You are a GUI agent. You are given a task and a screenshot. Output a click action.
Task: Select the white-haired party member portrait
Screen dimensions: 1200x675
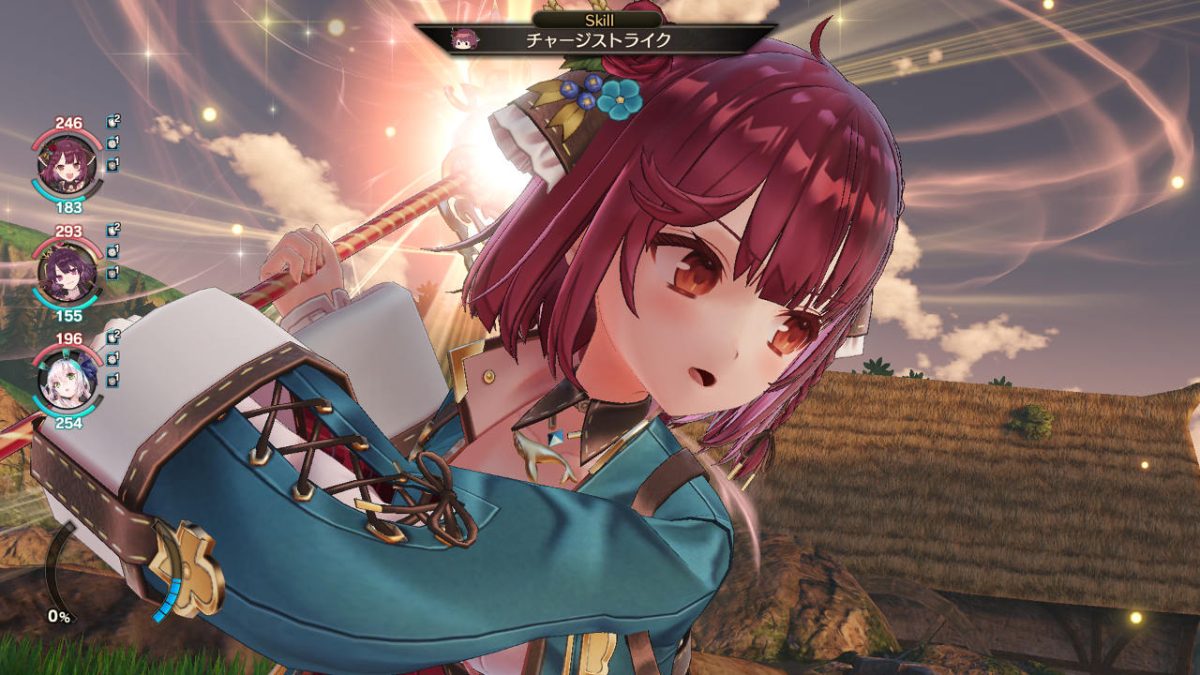(x=66, y=379)
